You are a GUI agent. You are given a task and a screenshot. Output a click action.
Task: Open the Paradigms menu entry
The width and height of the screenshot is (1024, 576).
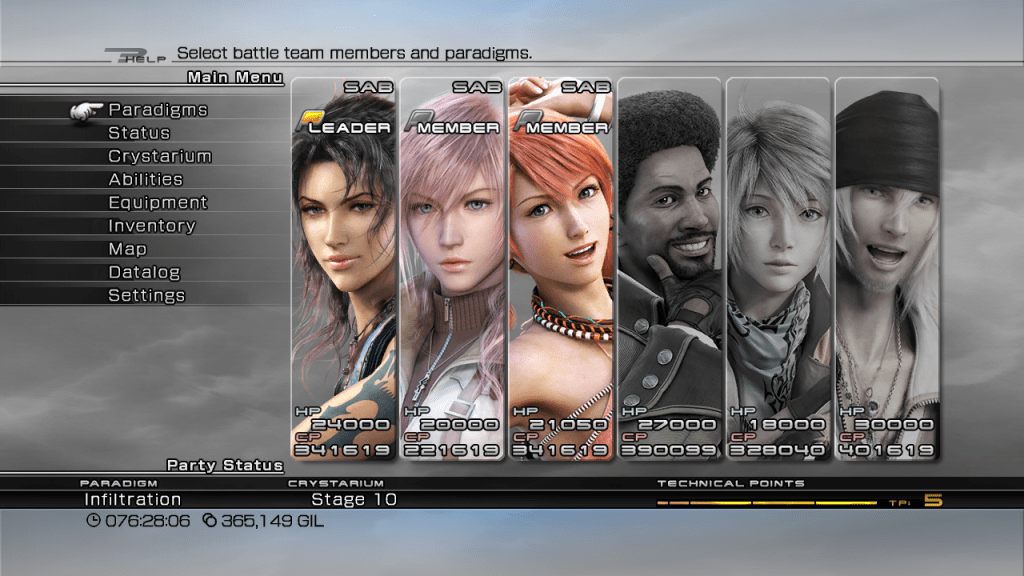(157, 110)
